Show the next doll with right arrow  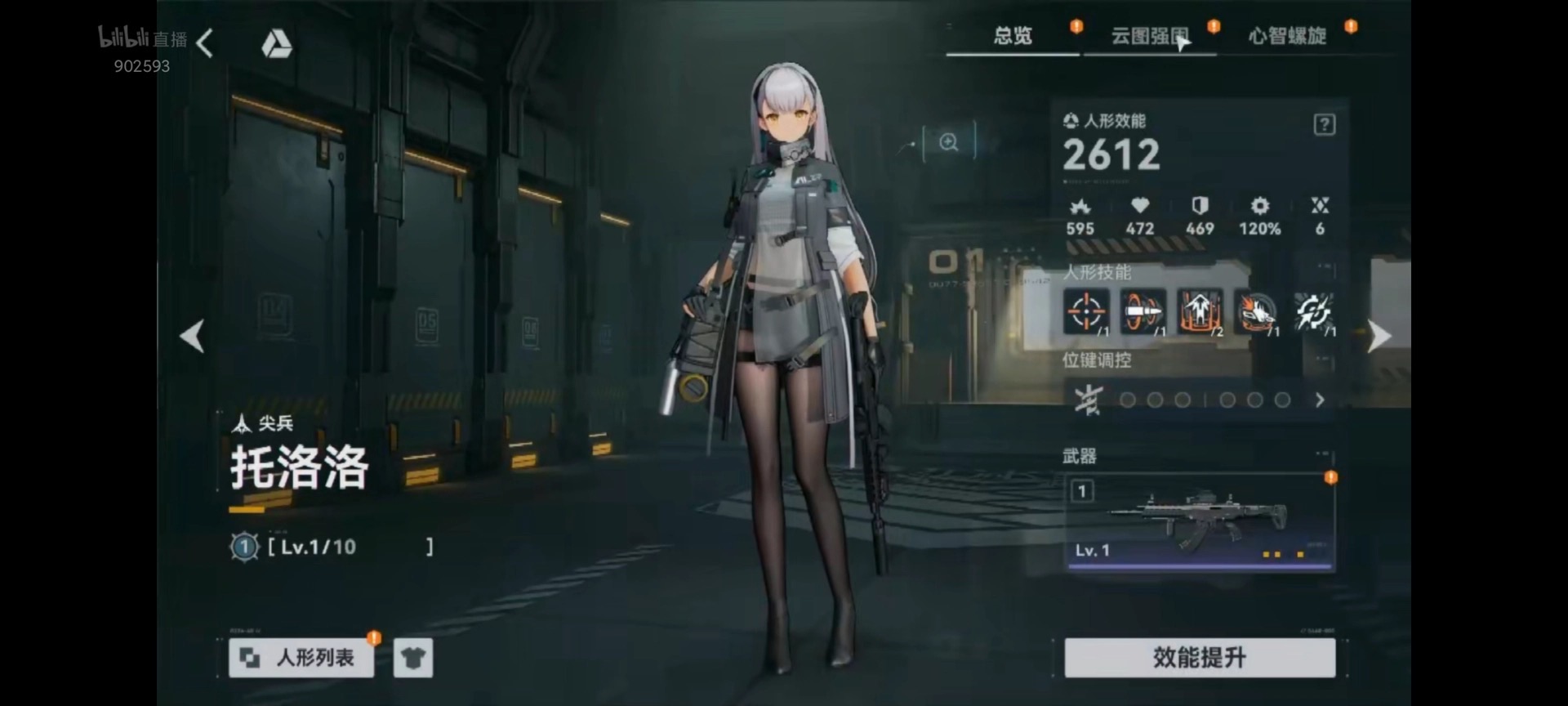click(x=1378, y=336)
